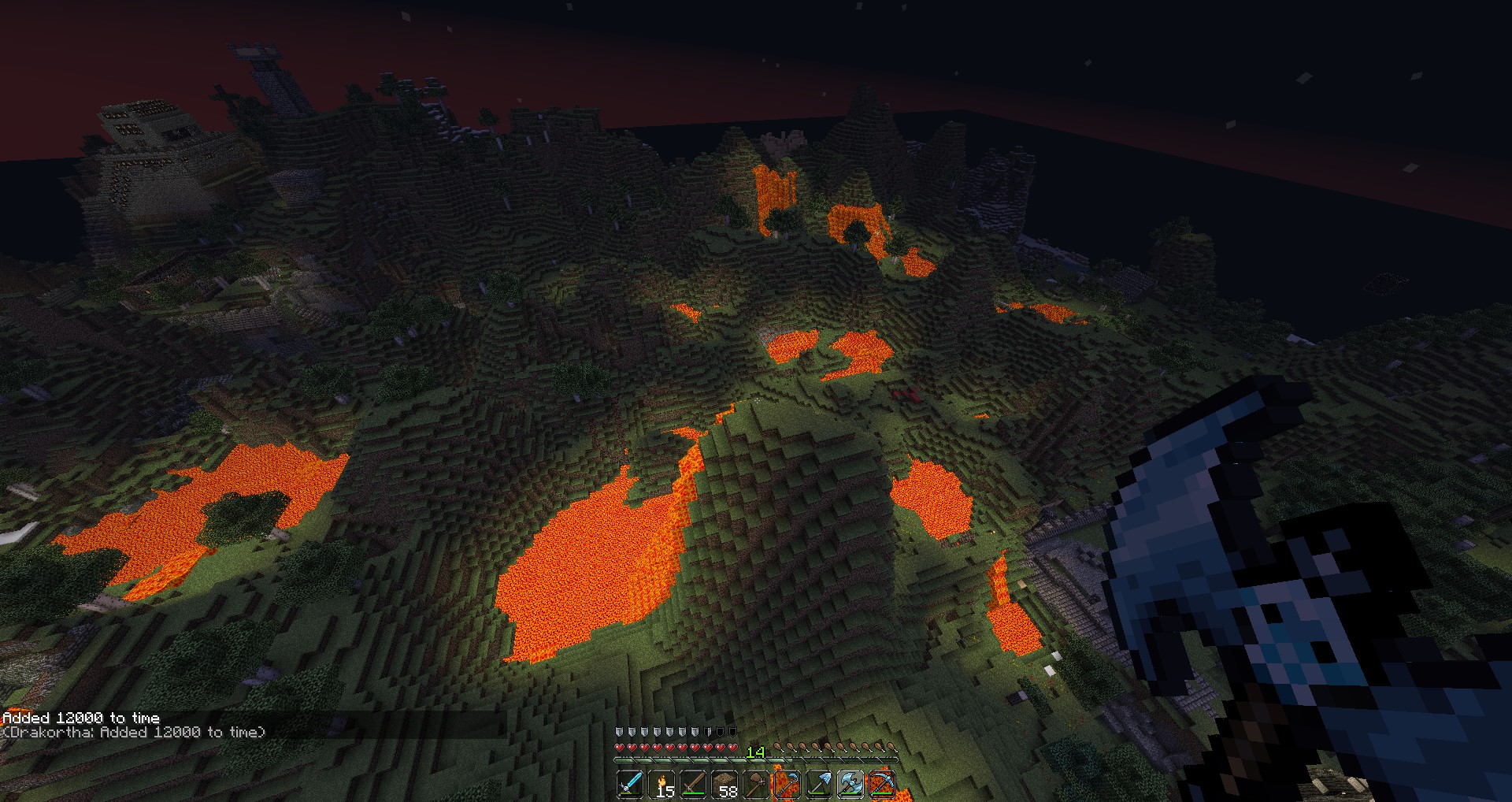Viewport: 1512px width, 802px height.
Task: Equip the diamond pickaxe
Action: click(x=882, y=785)
